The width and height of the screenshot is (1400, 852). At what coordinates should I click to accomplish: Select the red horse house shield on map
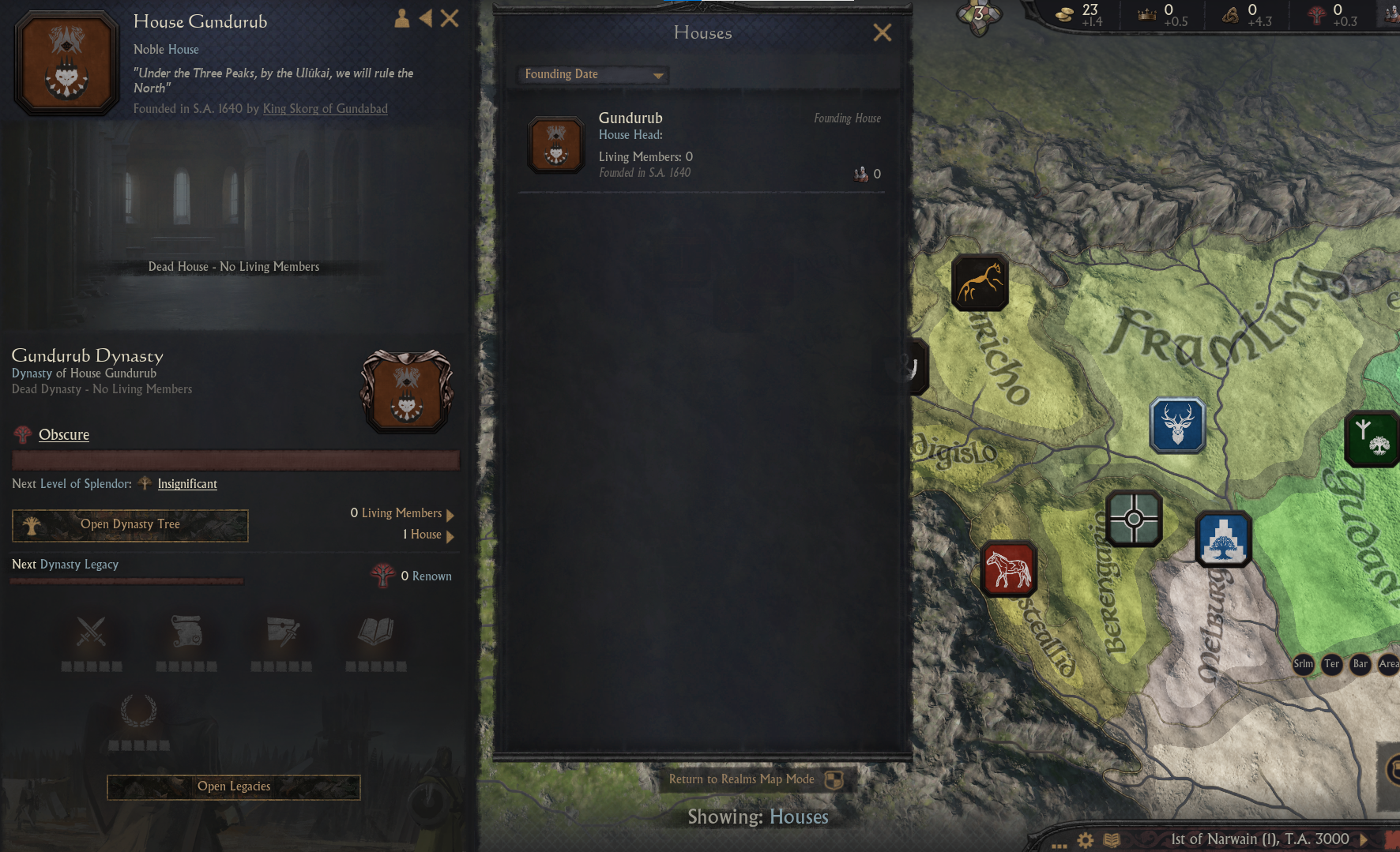[x=1008, y=569]
